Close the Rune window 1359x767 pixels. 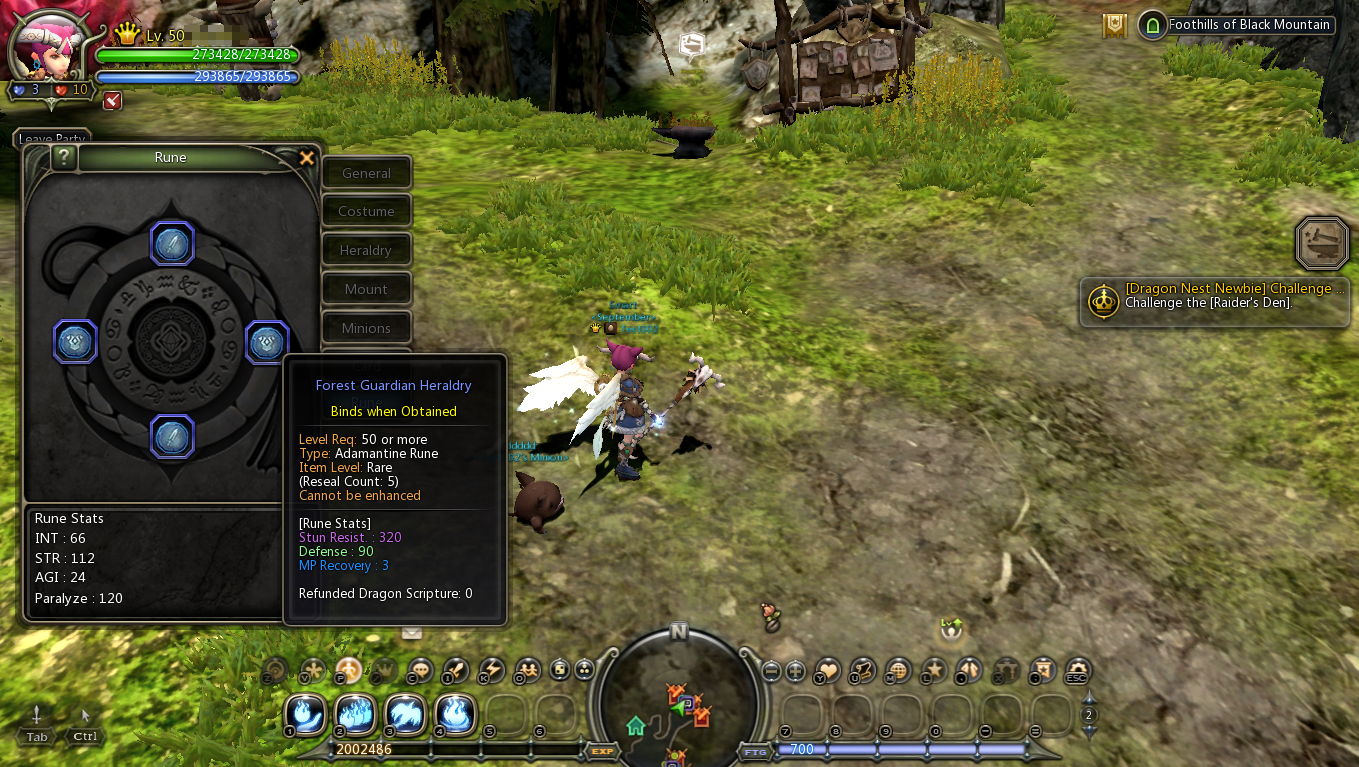coord(307,158)
